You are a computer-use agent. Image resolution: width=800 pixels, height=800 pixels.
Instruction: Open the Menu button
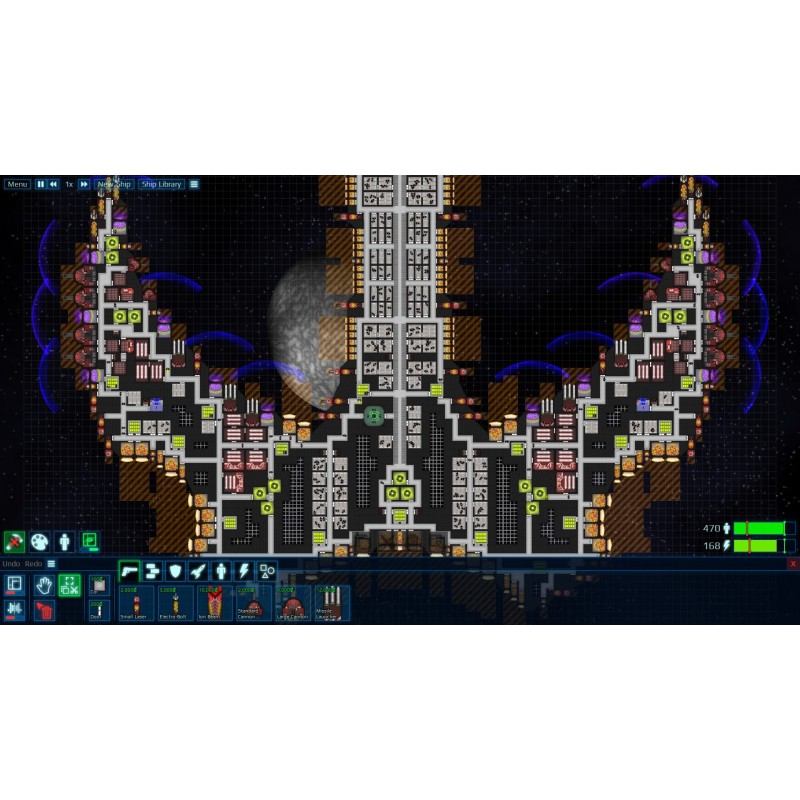click(17, 184)
